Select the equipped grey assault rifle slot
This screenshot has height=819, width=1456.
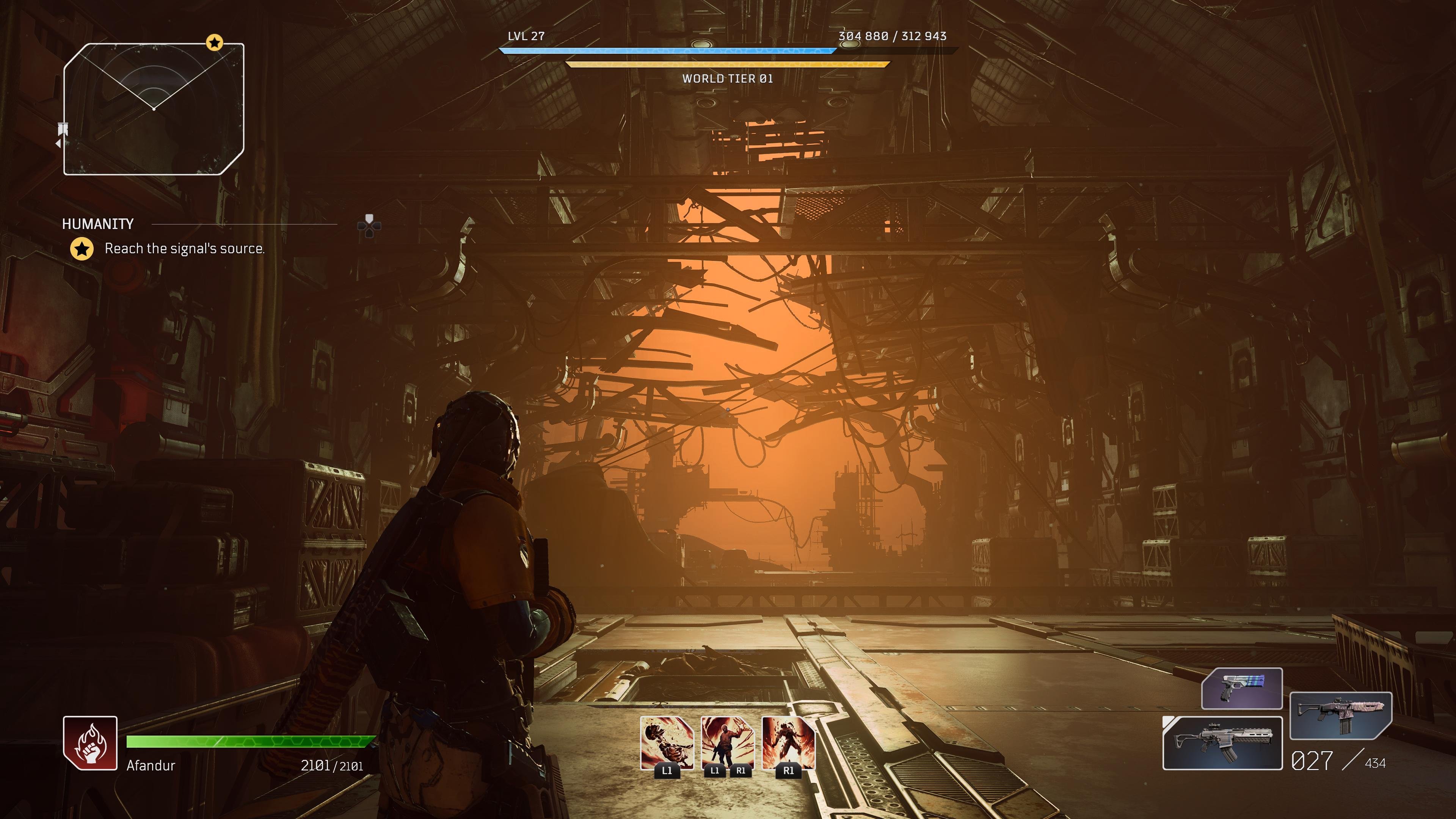[x=1222, y=743]
